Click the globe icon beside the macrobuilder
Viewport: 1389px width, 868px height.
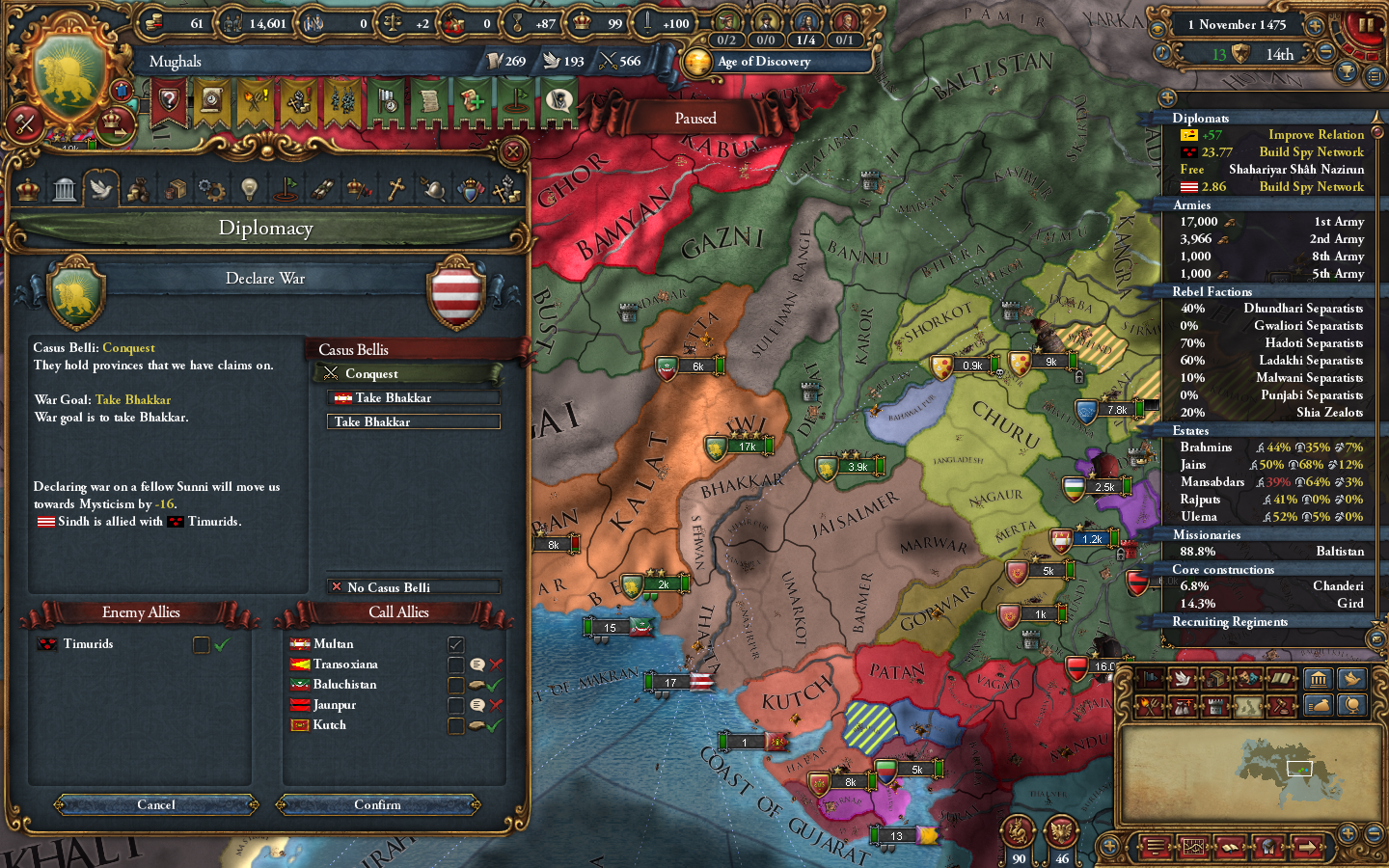click(1351, 705)
